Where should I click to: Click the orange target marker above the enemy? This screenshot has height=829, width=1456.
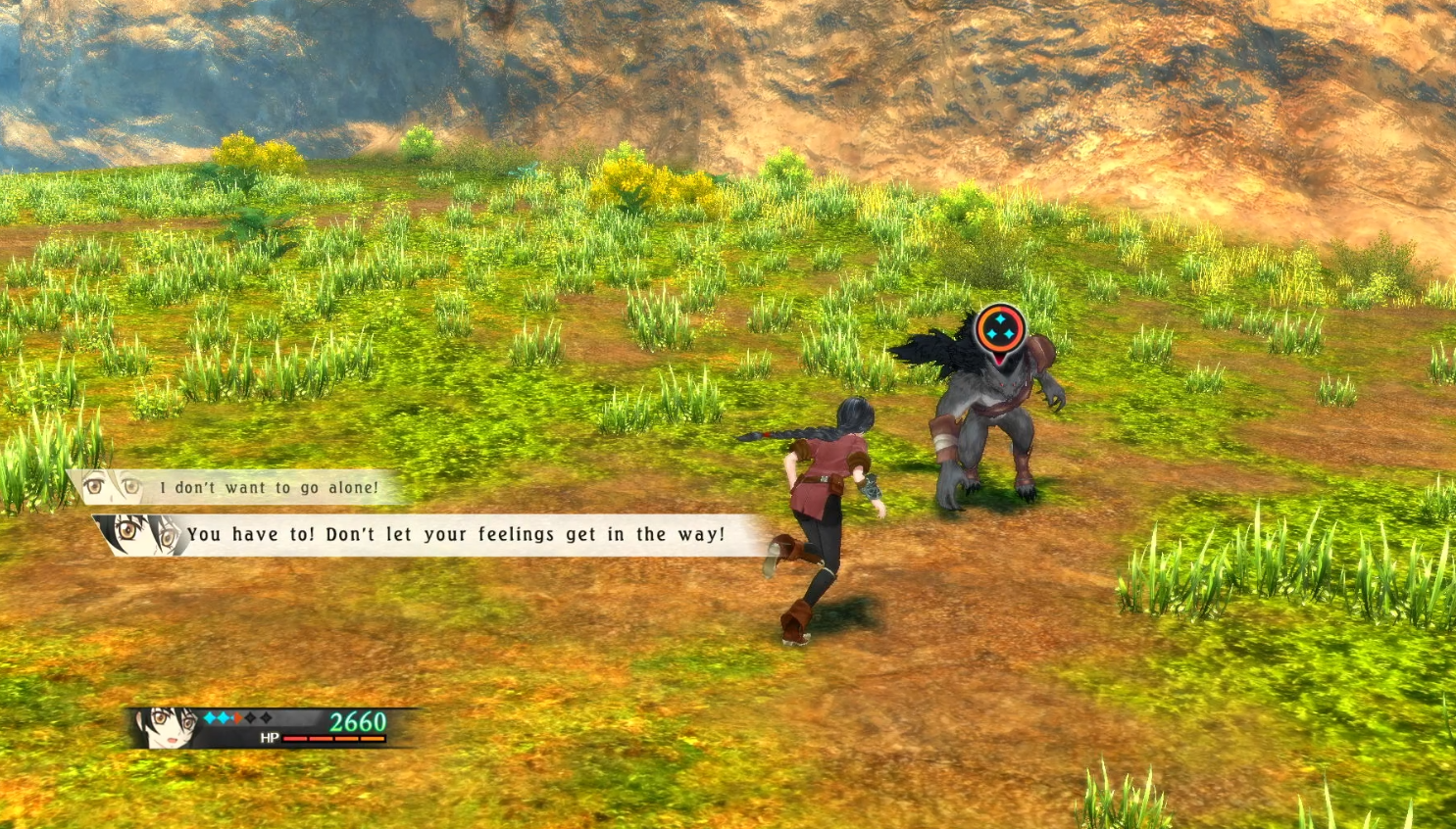[999, 329]
